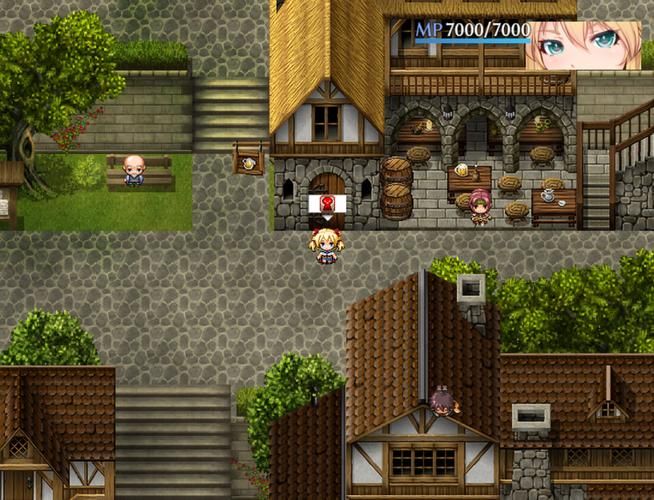Image resolution: width=654 pixels, height=500 pixels.
Task: Click the blonde heroine portrait in the HUD
Action: 584,44
